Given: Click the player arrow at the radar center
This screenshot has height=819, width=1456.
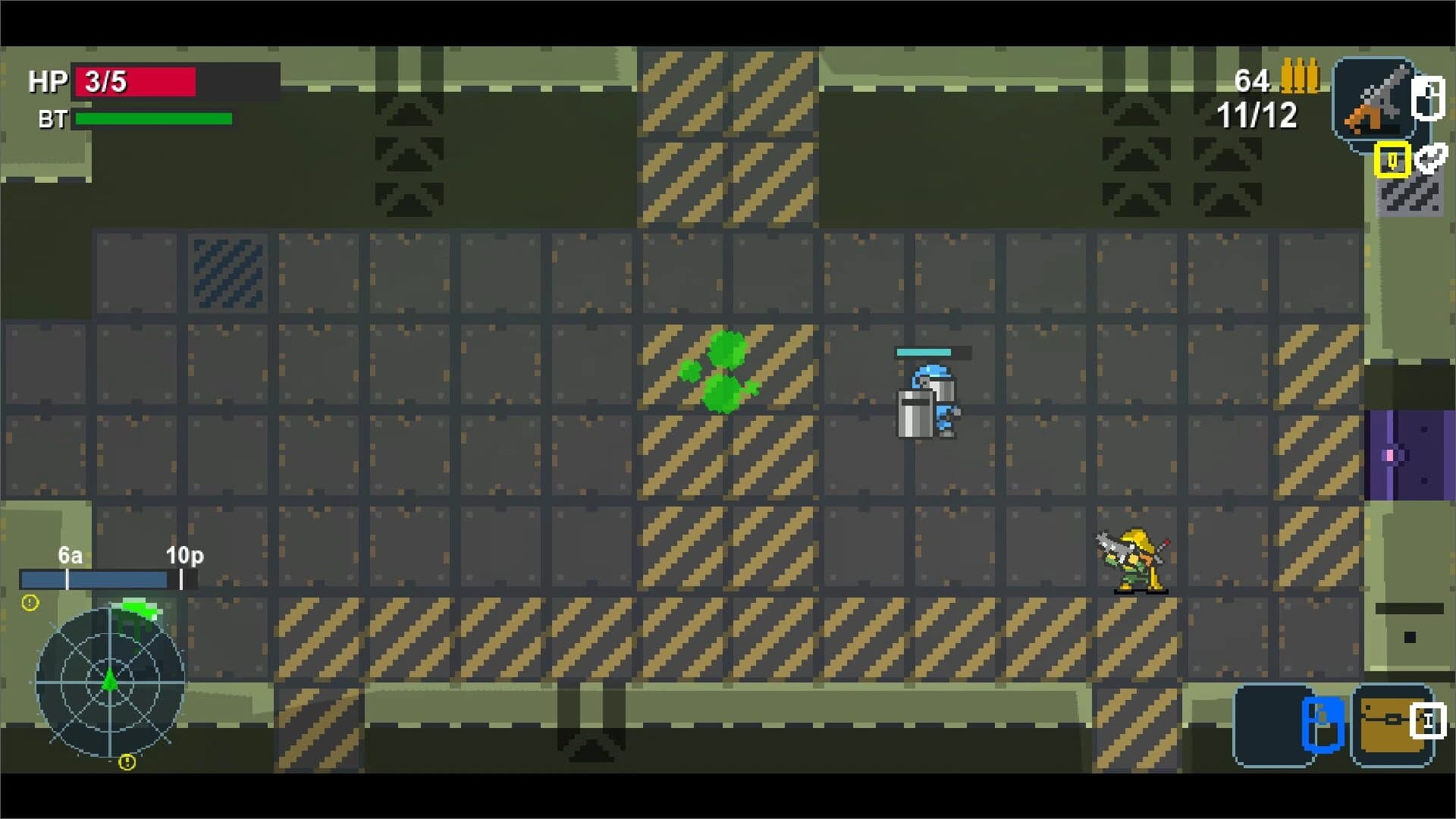Looking at the screenshot, I should point(111,681).
